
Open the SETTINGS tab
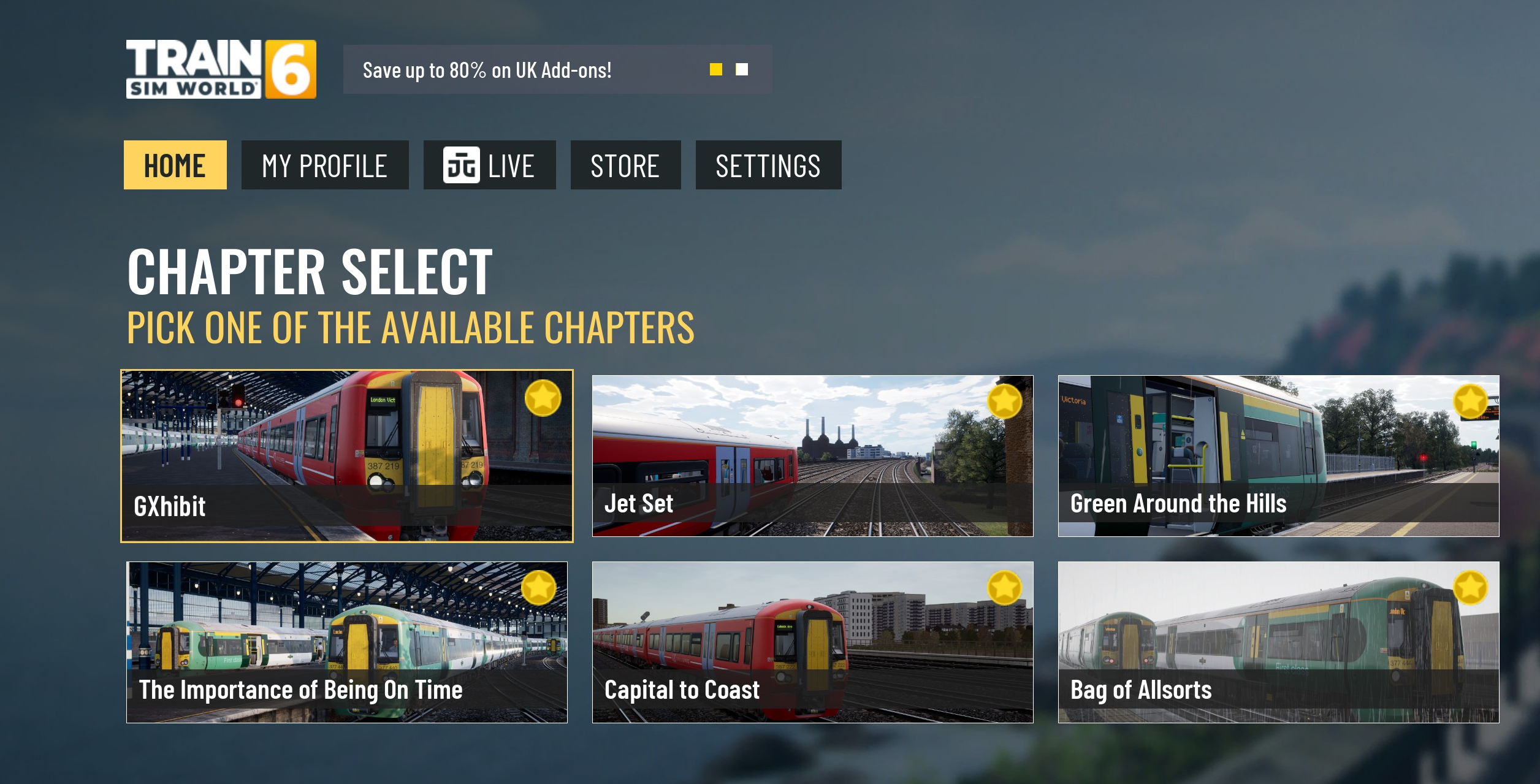(x=768, y=166)
